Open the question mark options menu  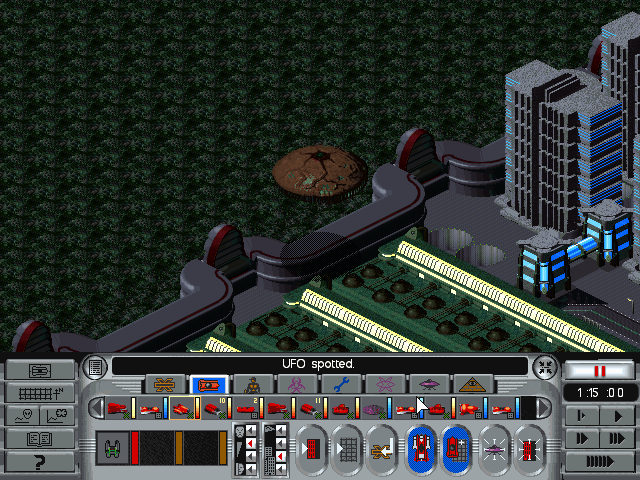coord(39,461)
